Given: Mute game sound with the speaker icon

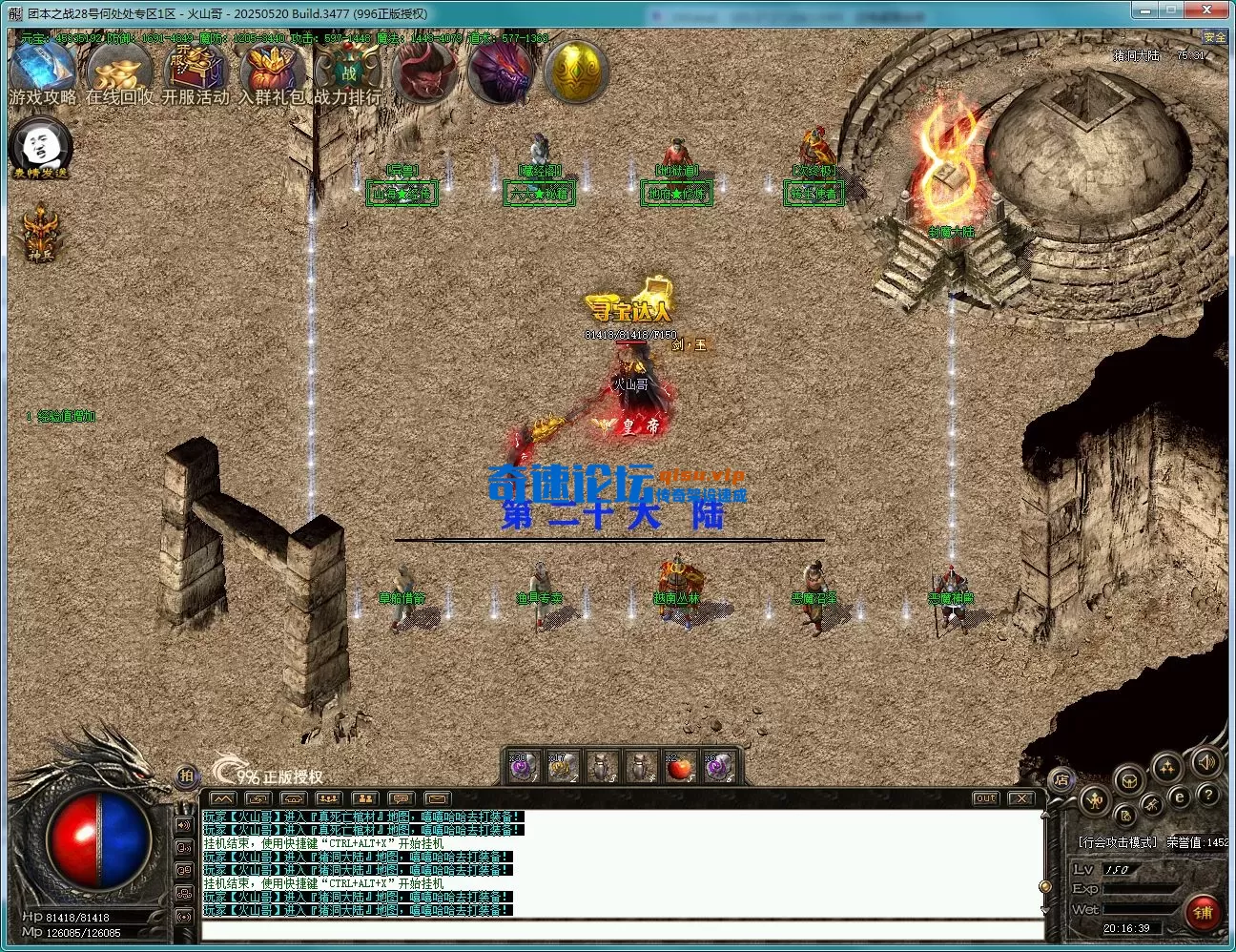Looking at the screenshot, I should (x=1205, y=764).
